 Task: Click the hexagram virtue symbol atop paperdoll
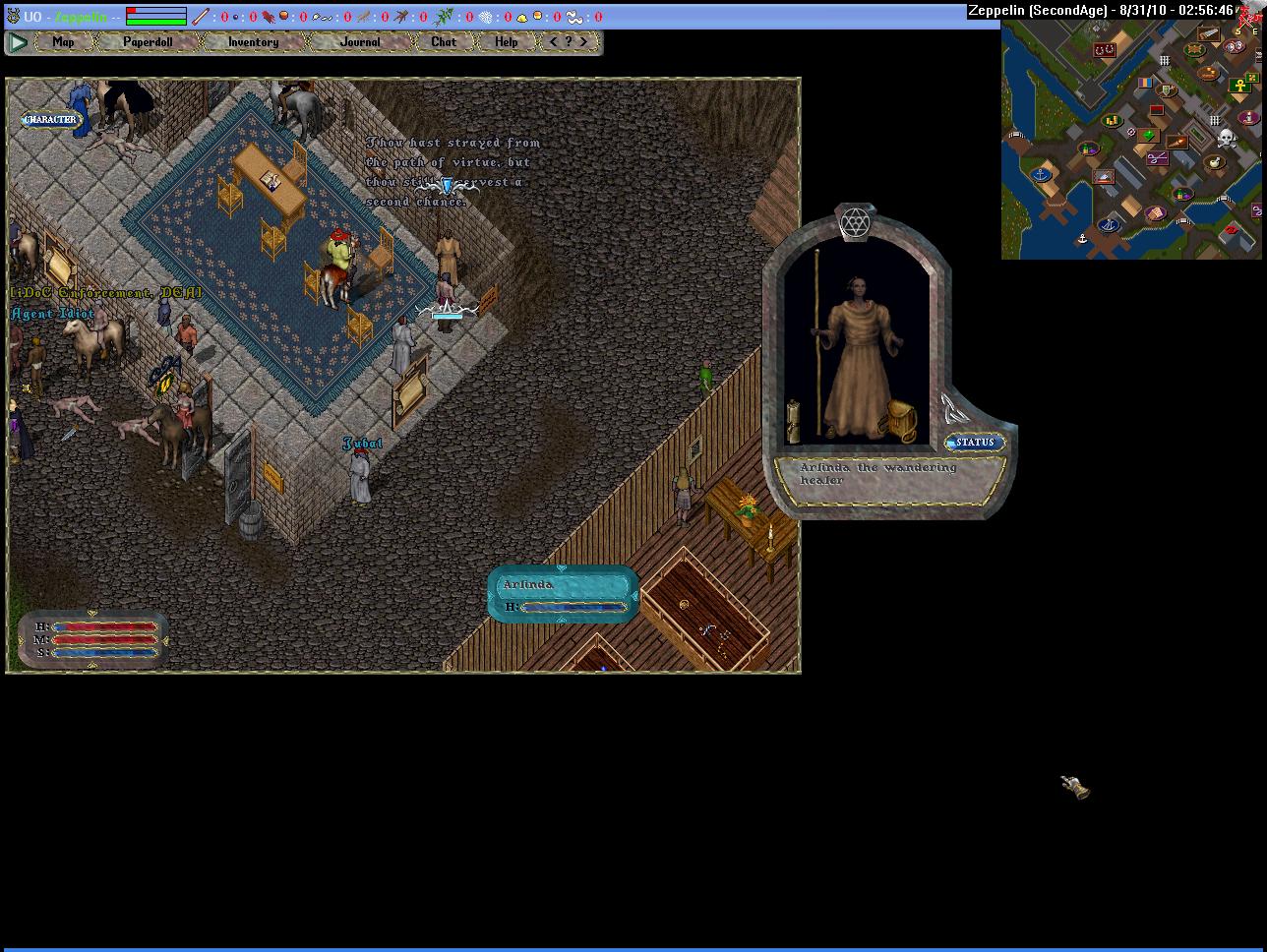[x=855, y=222]
